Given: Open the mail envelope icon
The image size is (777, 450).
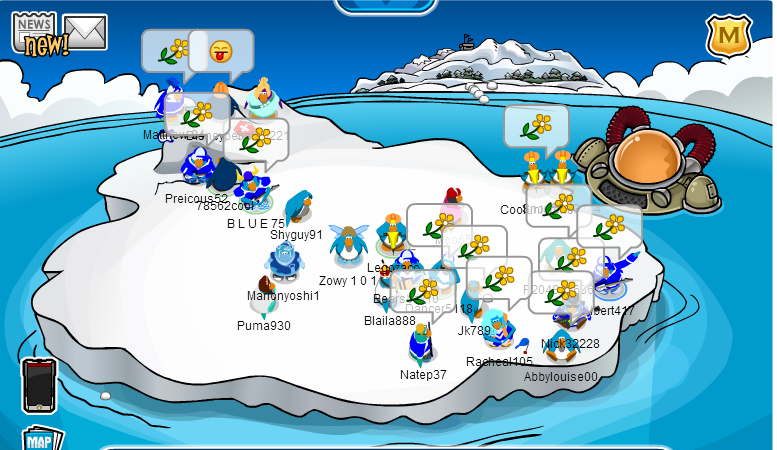Looking at the screenshot, I should pos(86,32).
